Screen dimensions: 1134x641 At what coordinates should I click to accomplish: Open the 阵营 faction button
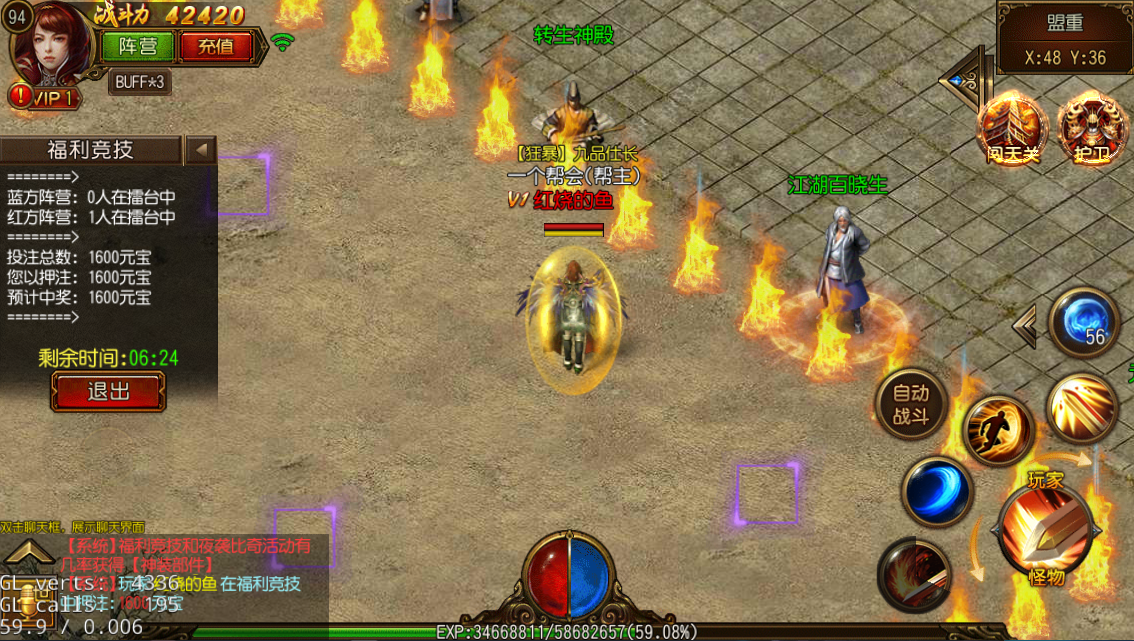[x=137, y=46]
